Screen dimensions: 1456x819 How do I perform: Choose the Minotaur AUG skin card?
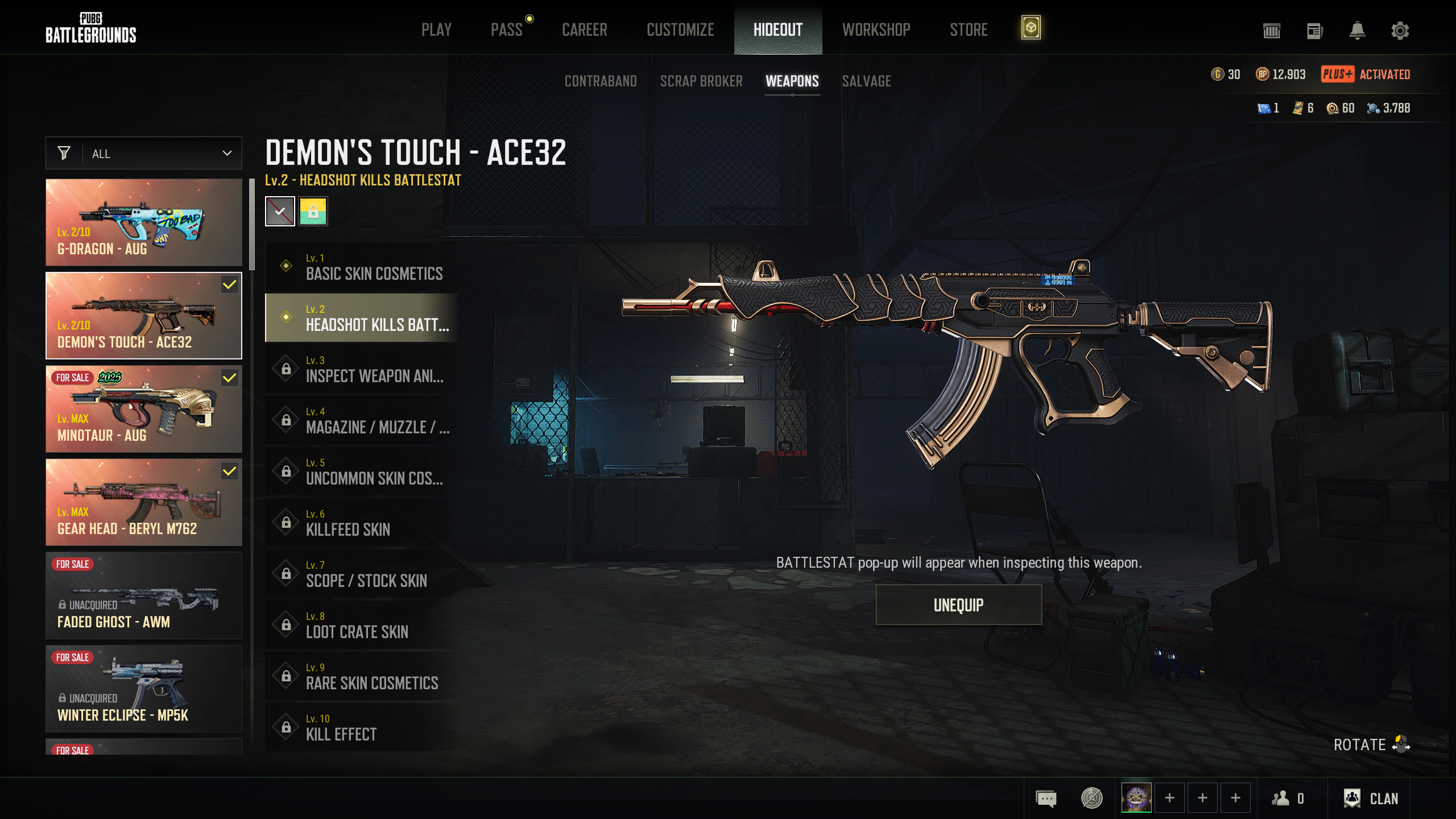[144, 409]
